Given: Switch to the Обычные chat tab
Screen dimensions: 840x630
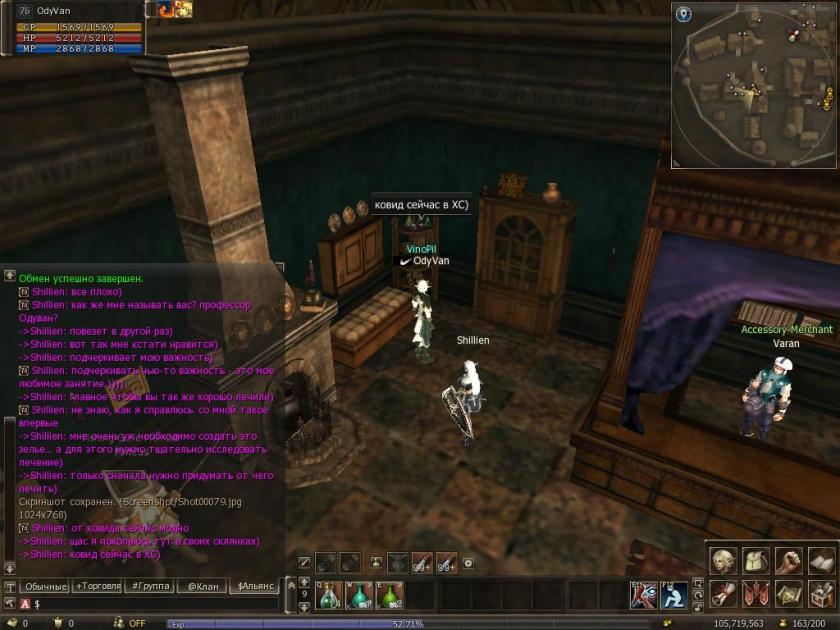Looking at the screenshot, I should coord(47,586).
